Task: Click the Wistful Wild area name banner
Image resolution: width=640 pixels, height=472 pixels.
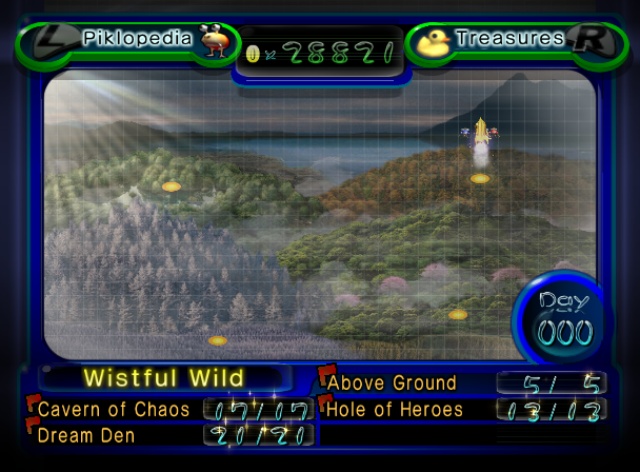Action: [164, 378]
